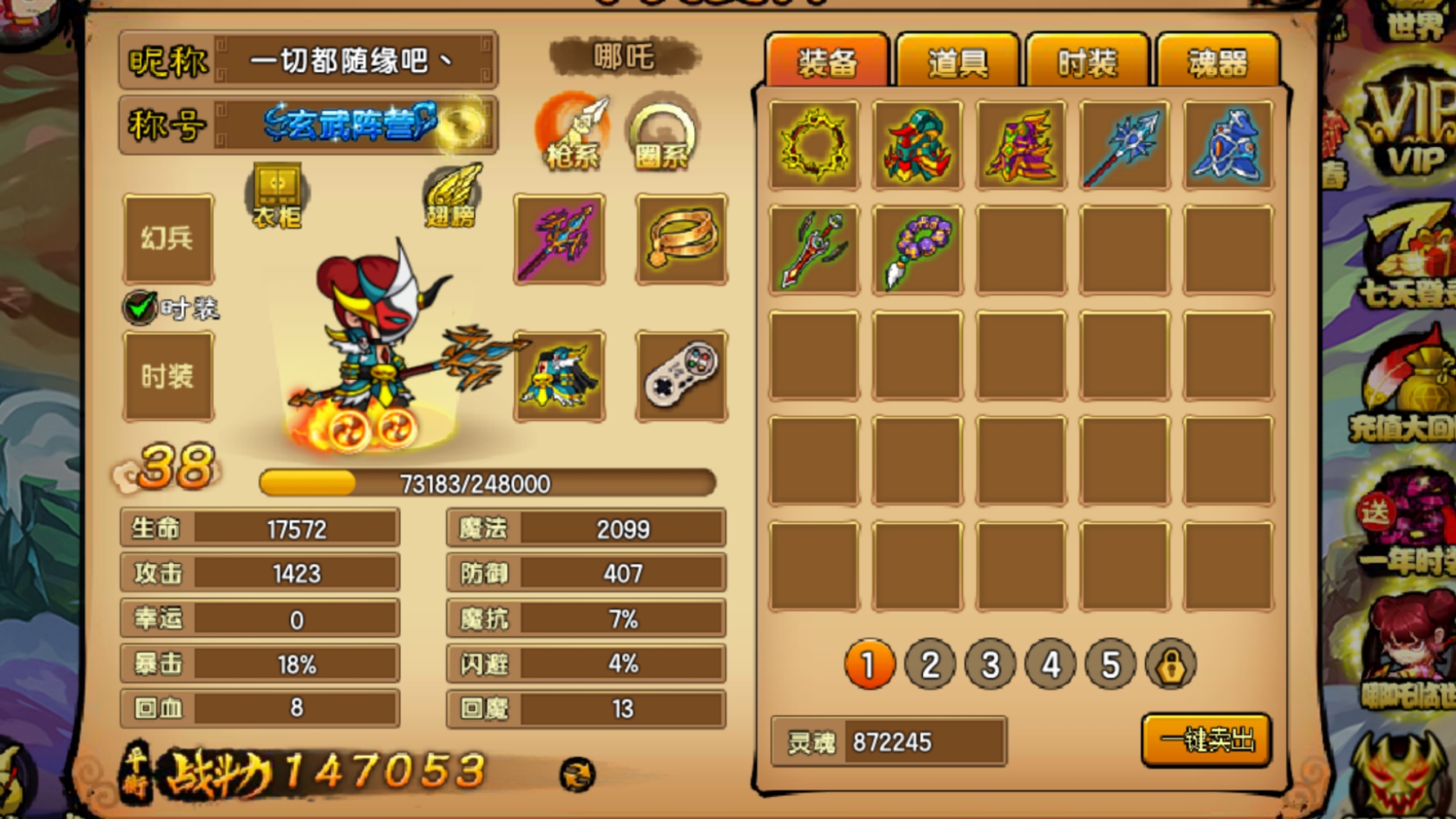The image size is (1456, 819).
Task: Open the 时装 costume tab
Action: click(x=1087, y=62)
